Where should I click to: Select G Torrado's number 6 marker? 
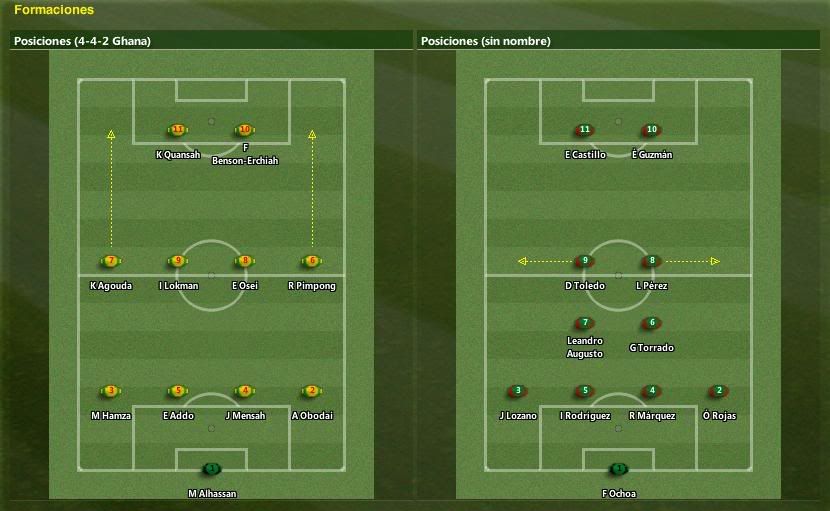[652, 323]
